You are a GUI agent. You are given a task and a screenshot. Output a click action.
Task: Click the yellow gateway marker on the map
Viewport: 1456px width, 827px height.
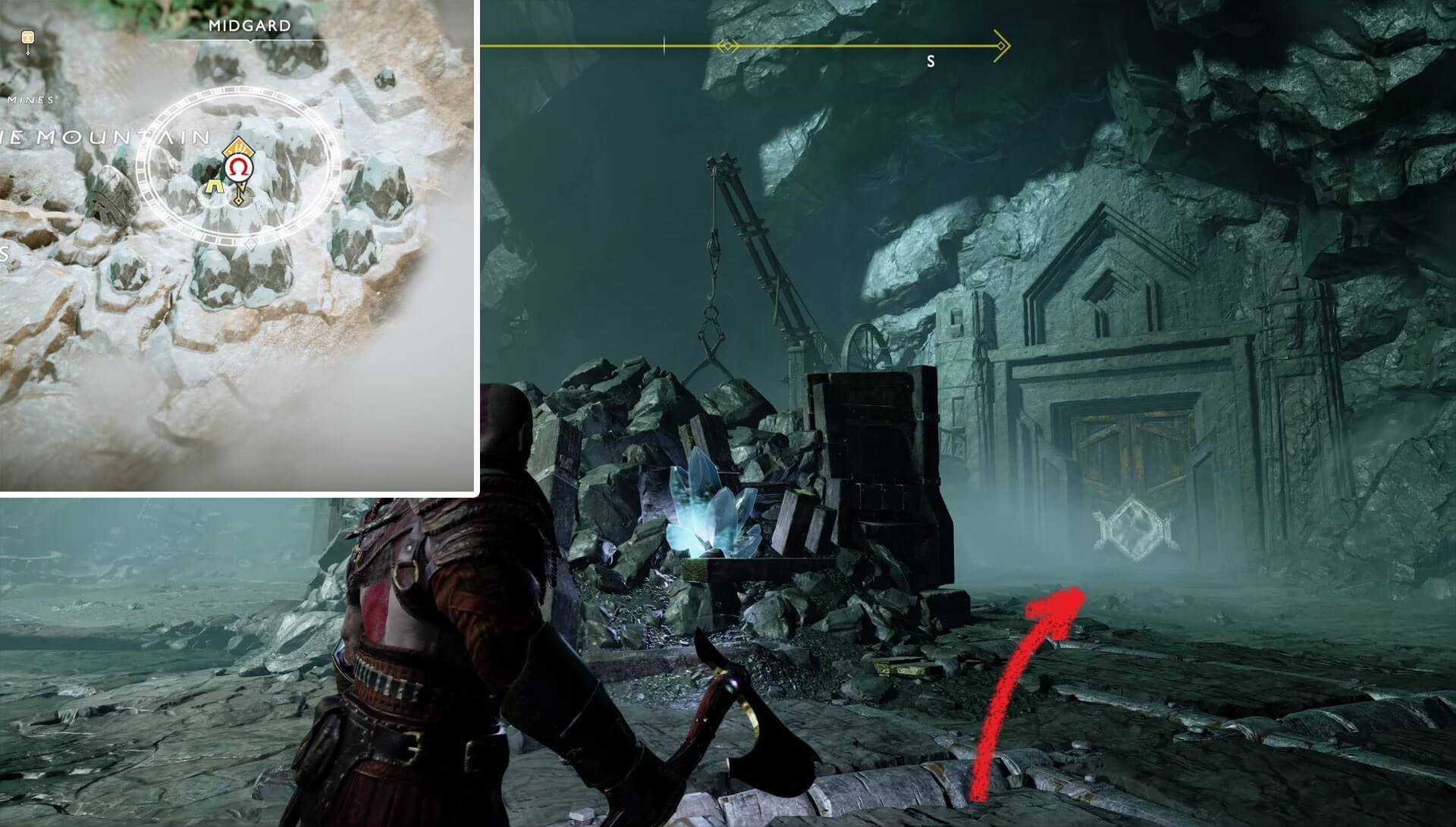(215, 186)
